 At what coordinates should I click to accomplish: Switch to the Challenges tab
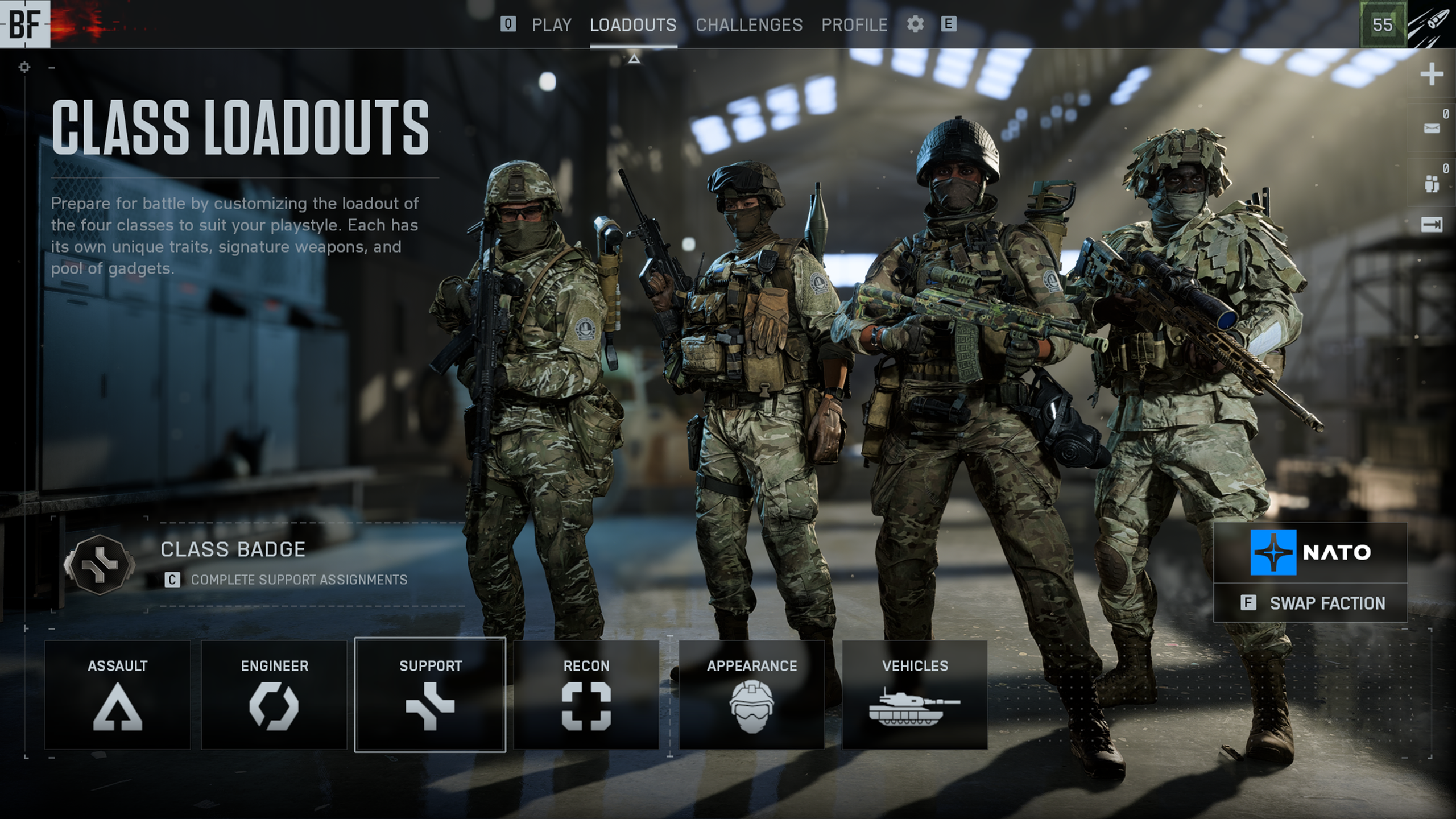[x=749, y=24]
